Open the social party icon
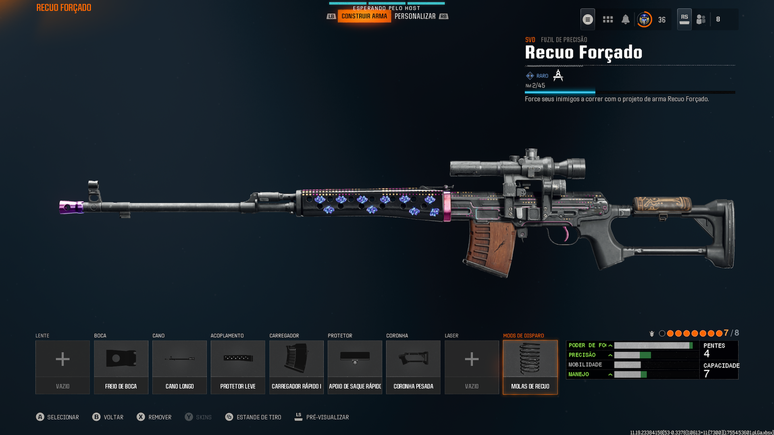 coord(701,19)
